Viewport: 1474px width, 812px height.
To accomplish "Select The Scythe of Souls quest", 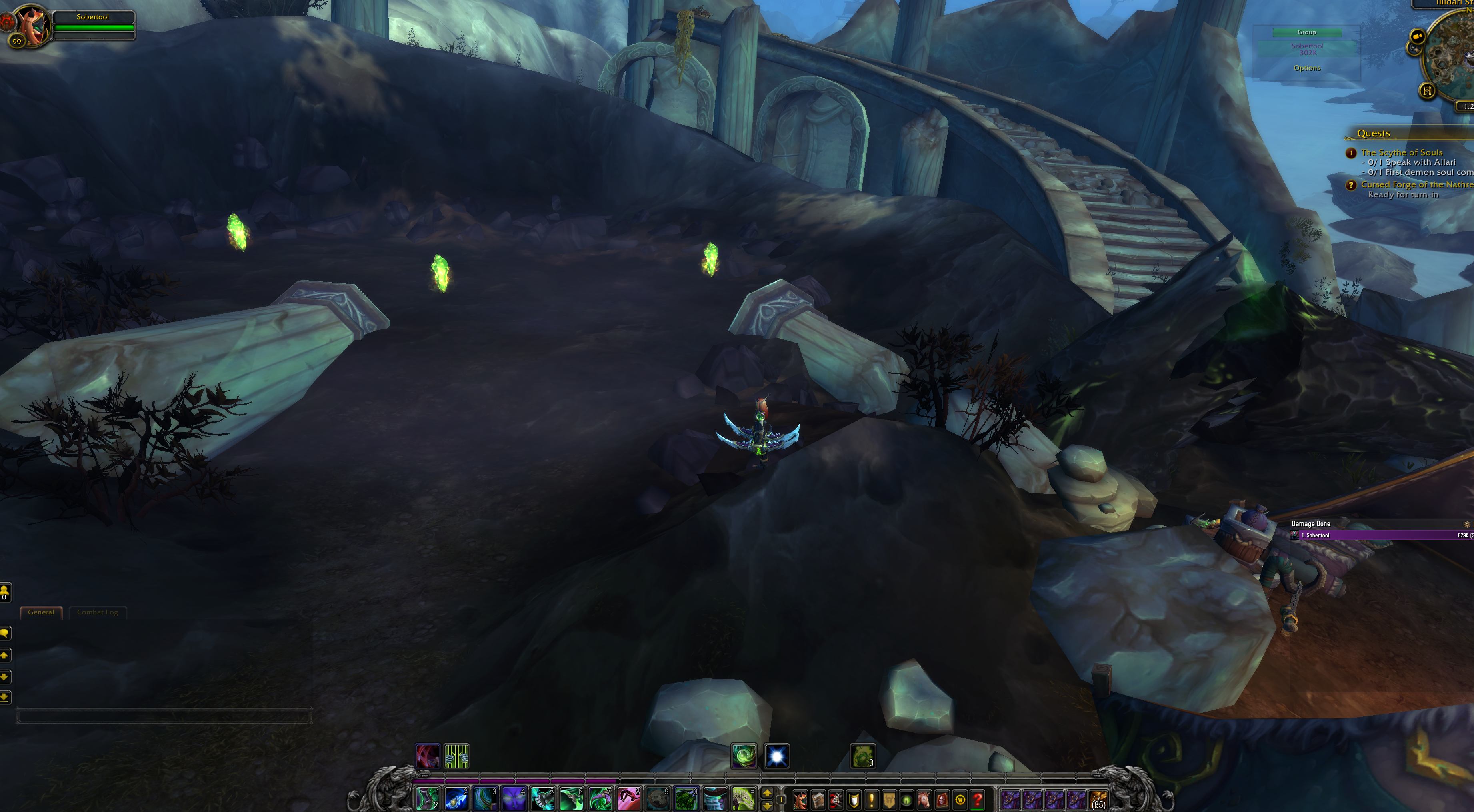I will click(x=1401, y=153).
